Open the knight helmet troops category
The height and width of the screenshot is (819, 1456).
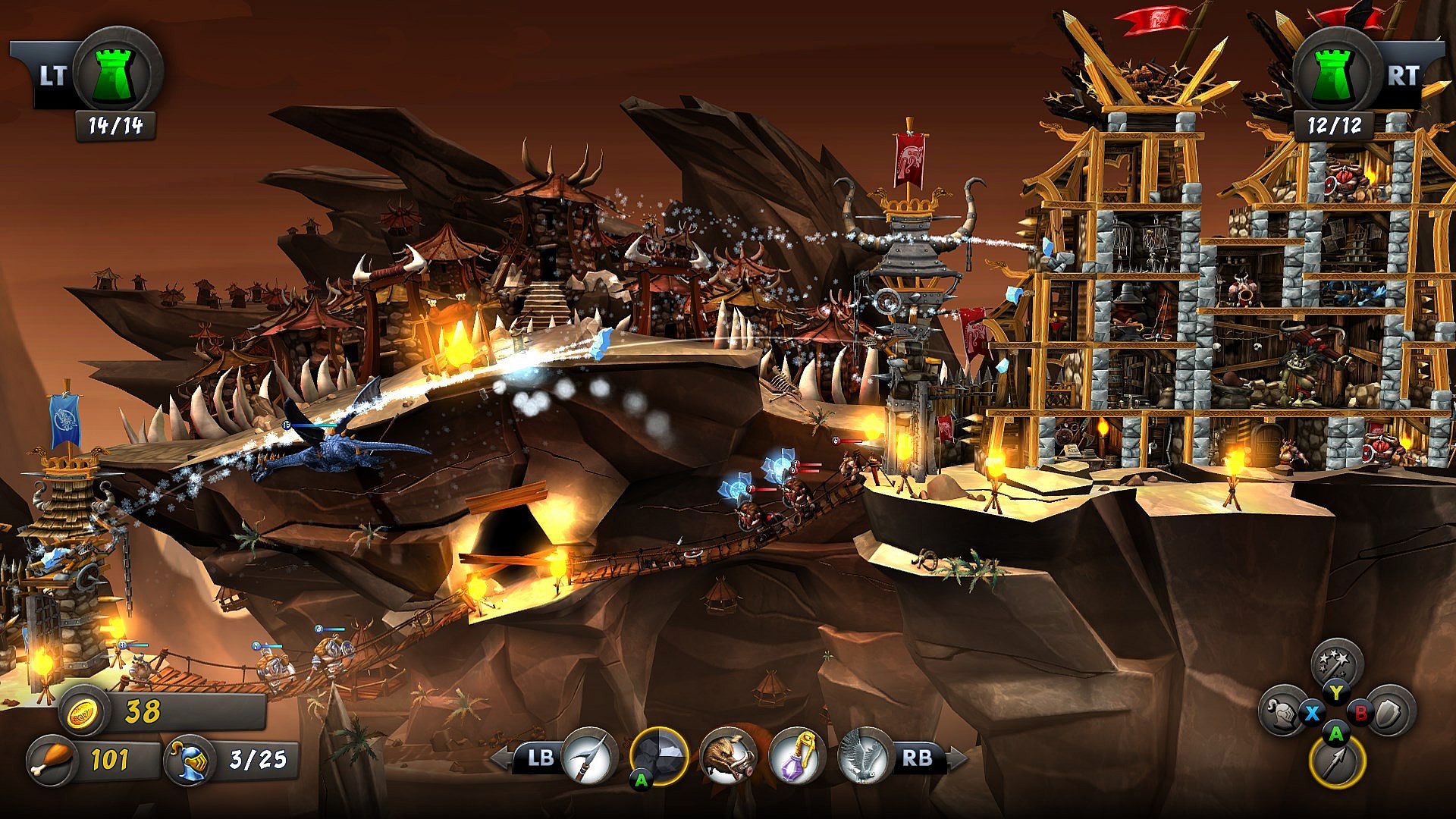(1284, 712)
